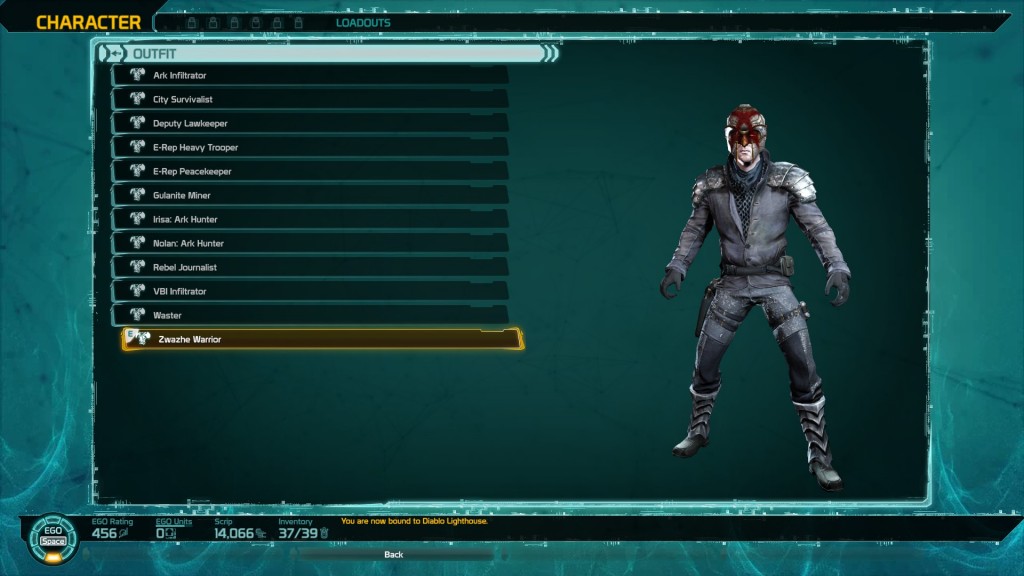Choose the Gulanite Miner outfit

click(310, 195)
